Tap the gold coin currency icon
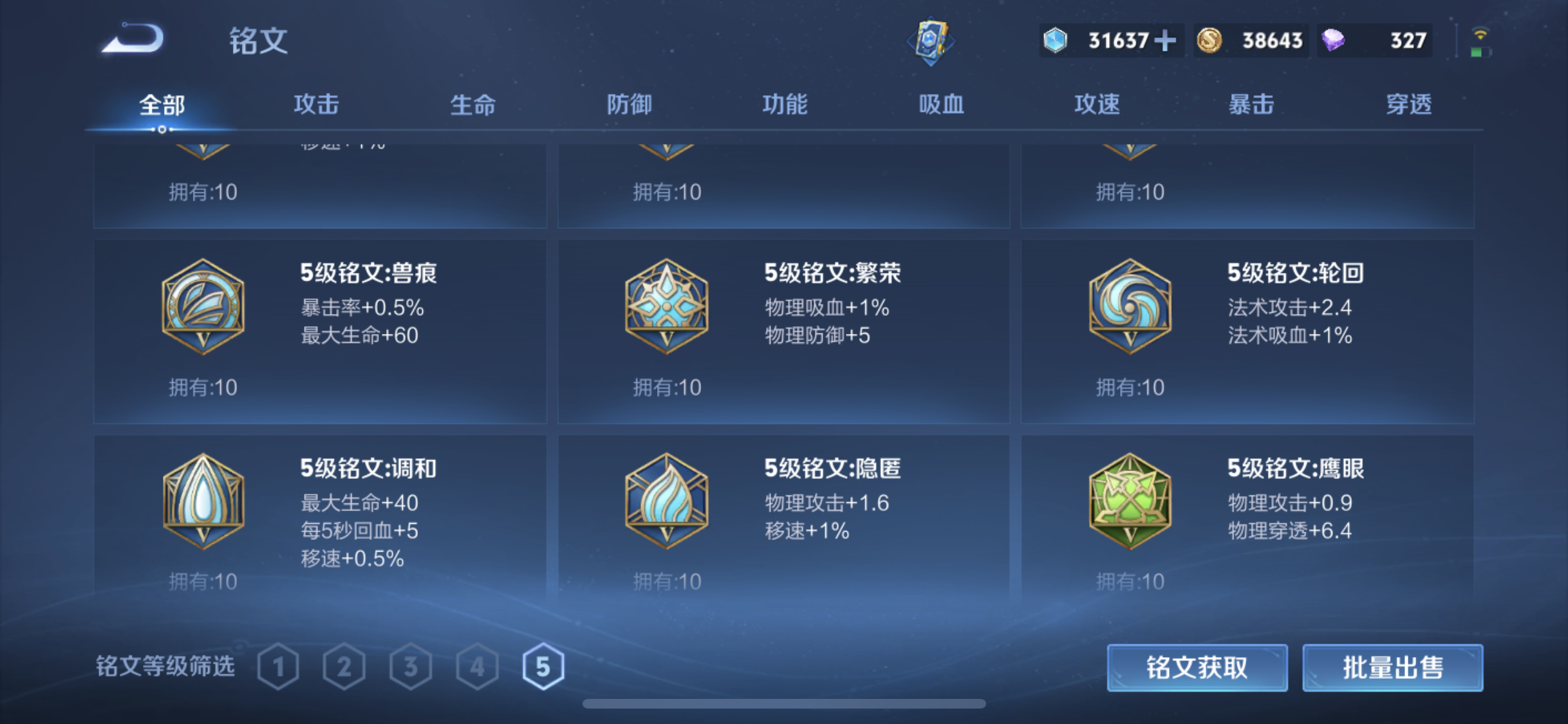This screenshot has height=724, width=1568. (x=1209, y=40)
